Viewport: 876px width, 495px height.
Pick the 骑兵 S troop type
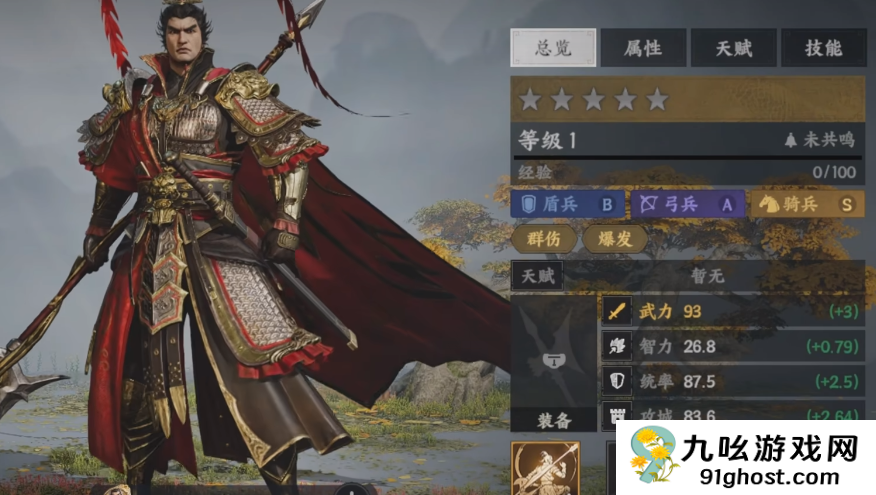click(x=807, y=204)
